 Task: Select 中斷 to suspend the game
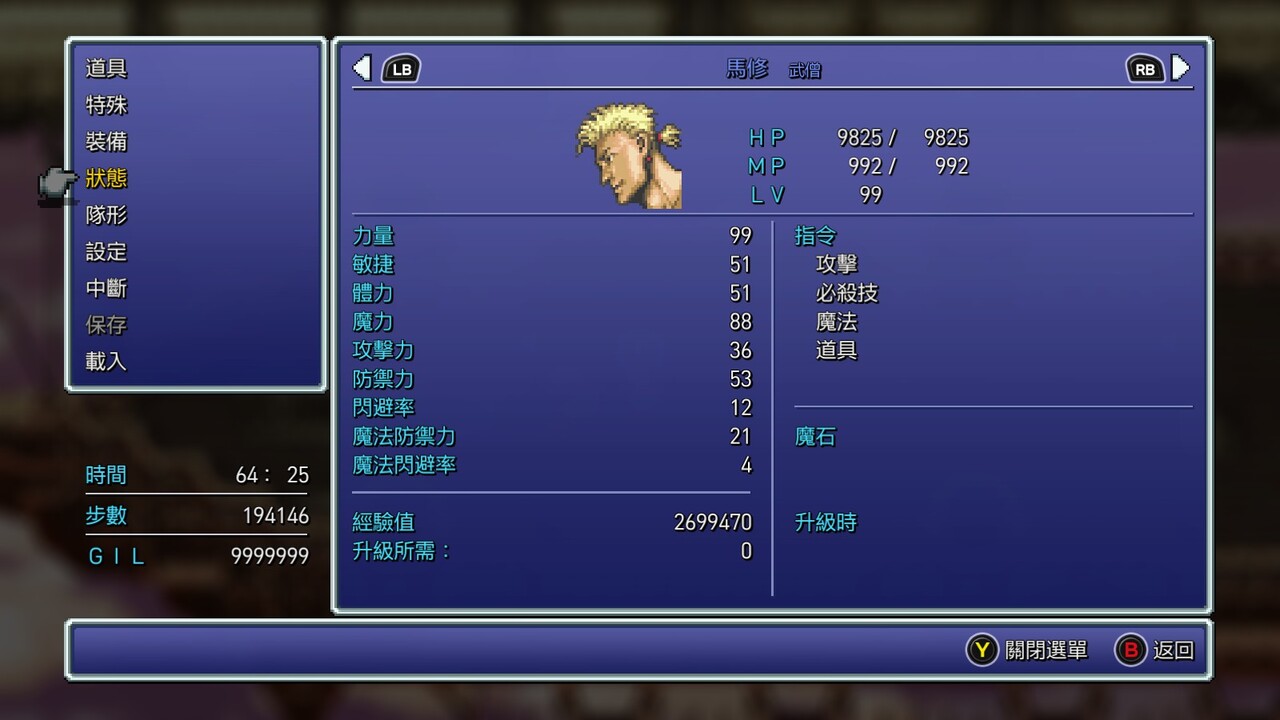click(106, 289)
